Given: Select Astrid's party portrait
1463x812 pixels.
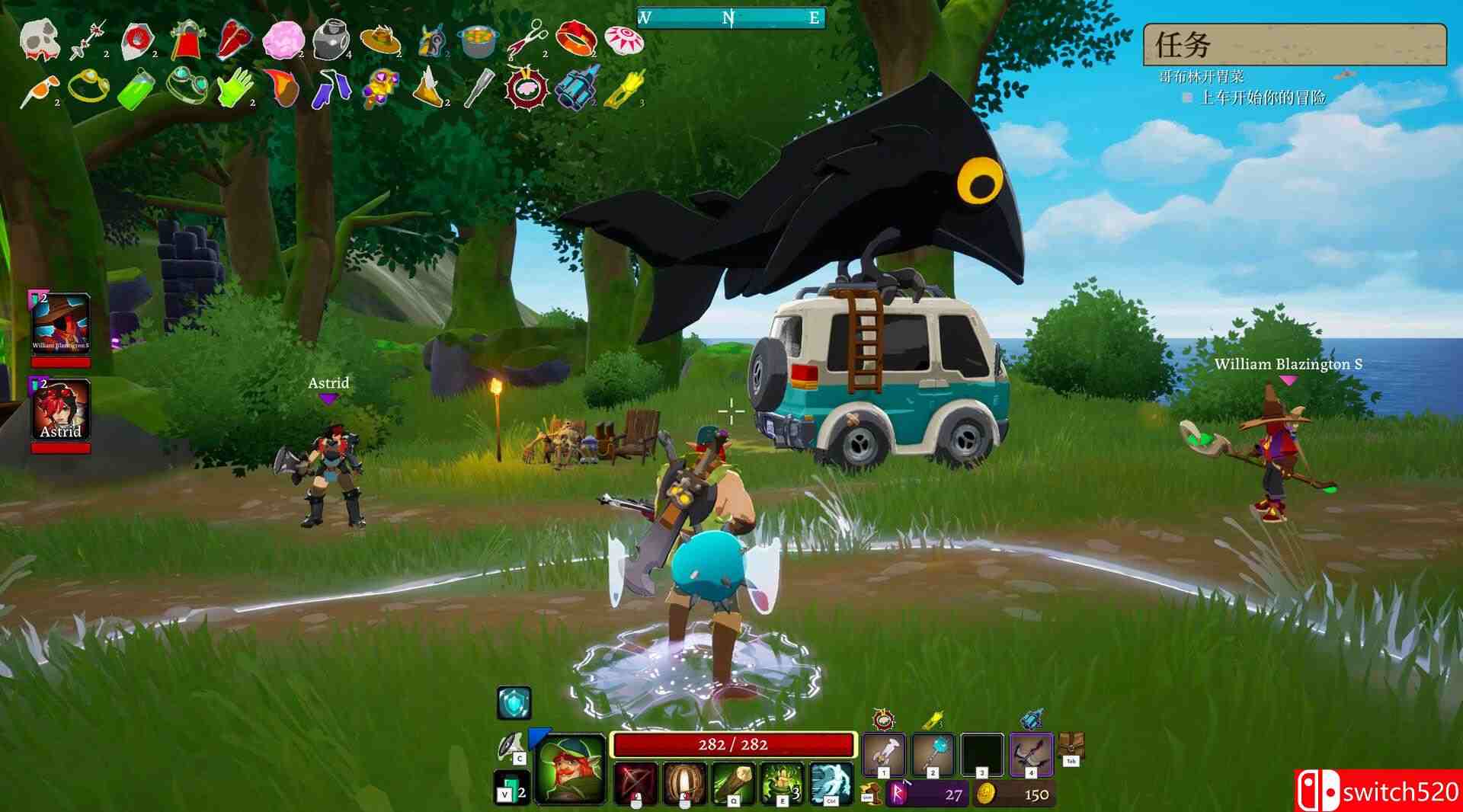Looking at the screenshot, I should coord(61,410).
